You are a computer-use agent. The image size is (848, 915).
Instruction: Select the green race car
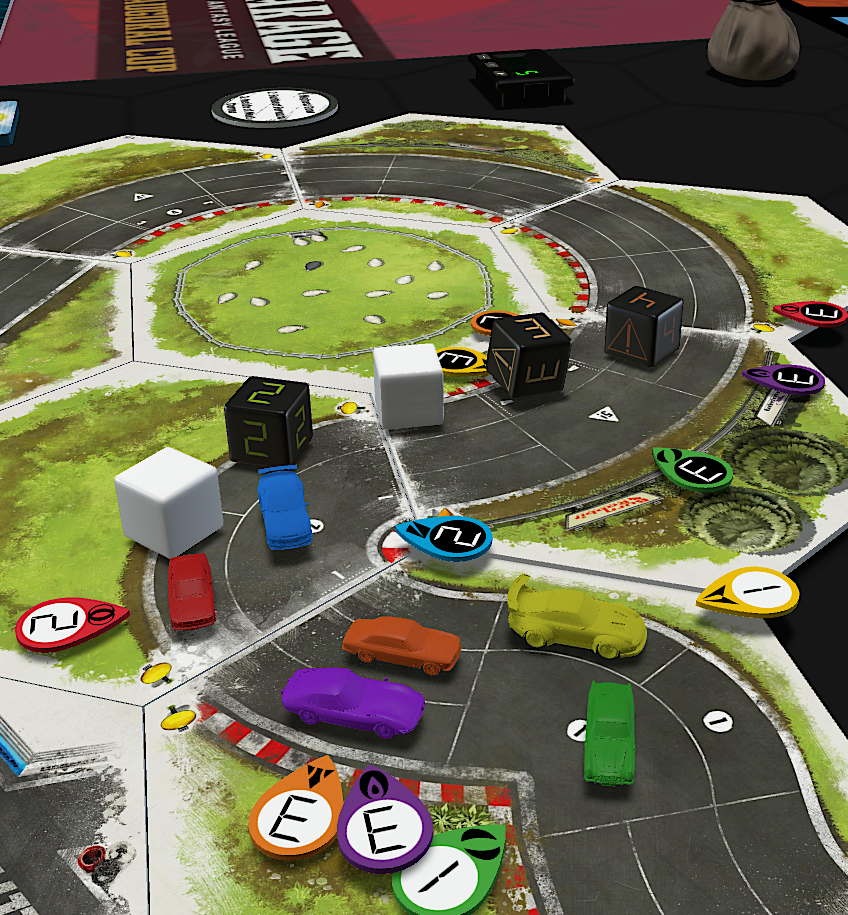pos(608,732)
